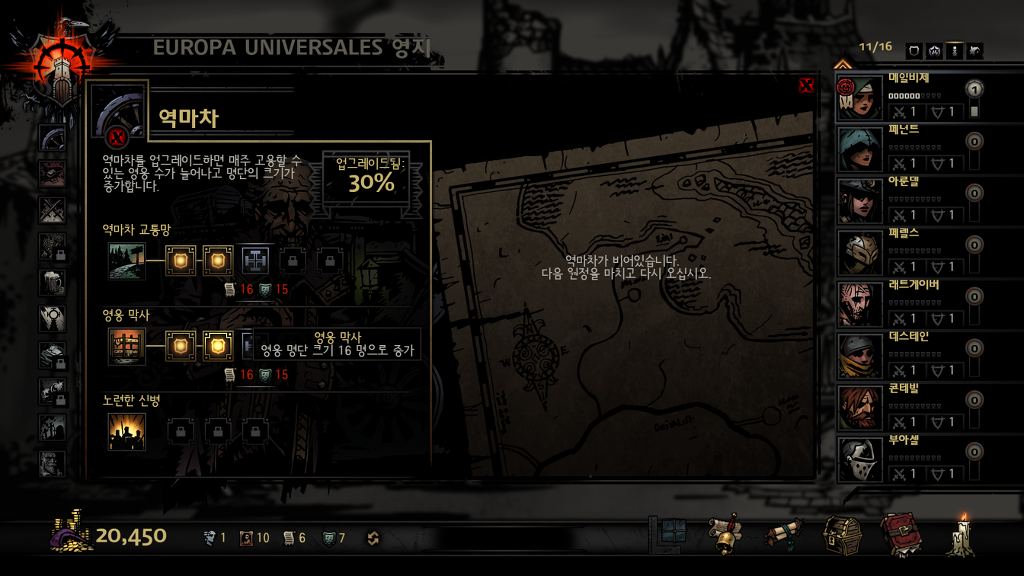This screenshot has height=576, width=1024.
Task: Open the scroll icon in the bottom bar
Action: (784, 535)
